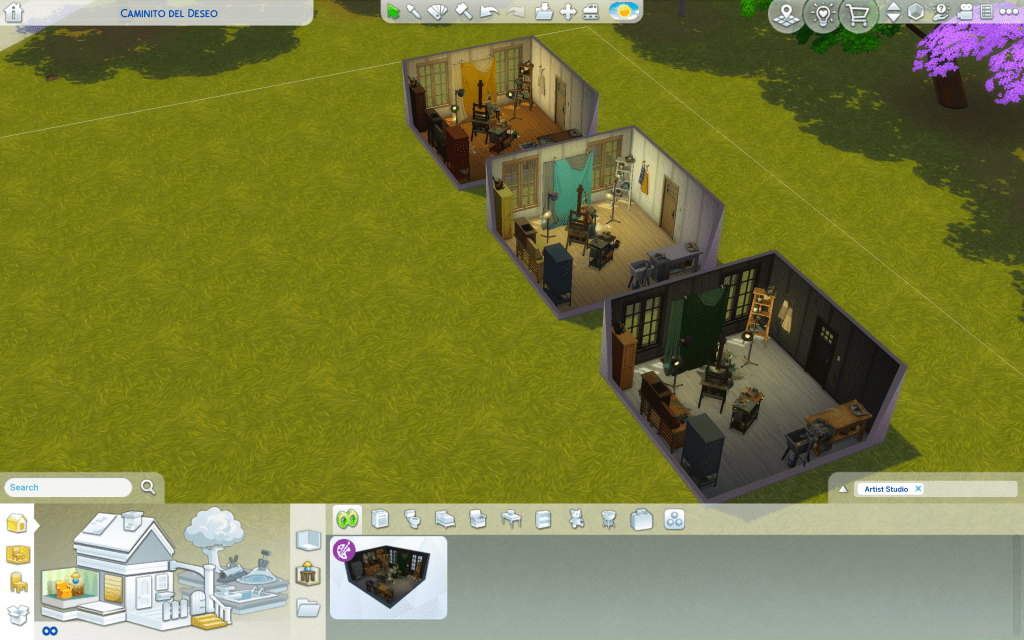Open the map pin world view button

click(787, 15)
